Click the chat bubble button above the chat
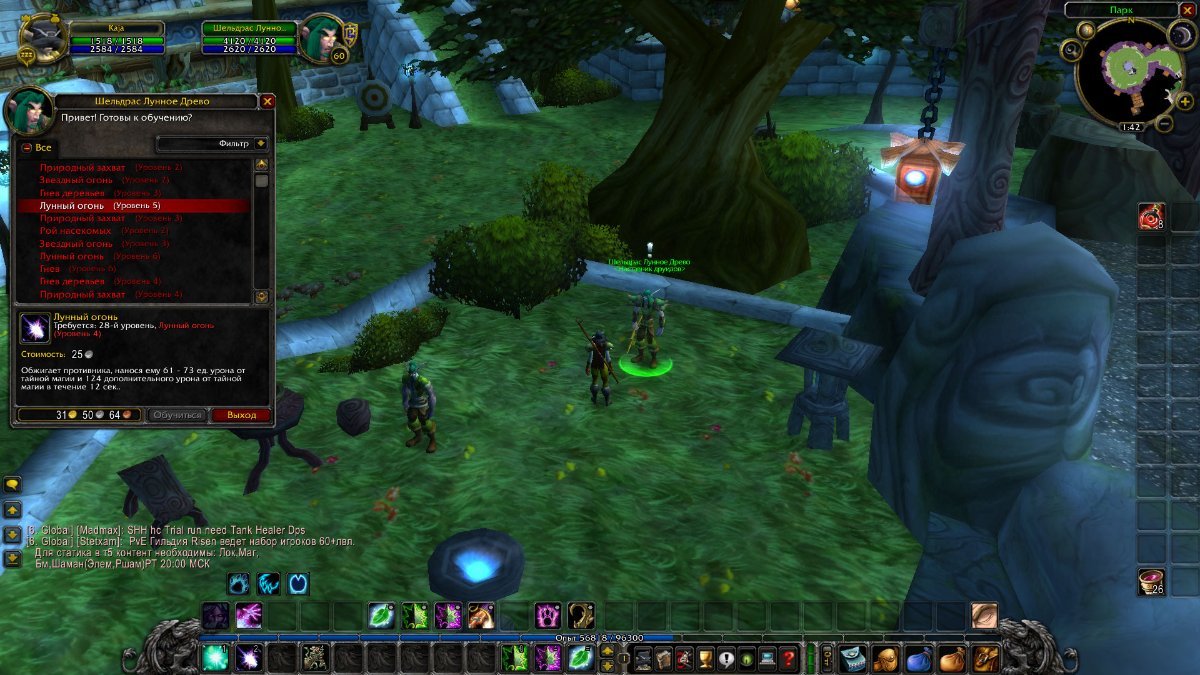This screenshot has width=1200, height=675. [12, 484]
